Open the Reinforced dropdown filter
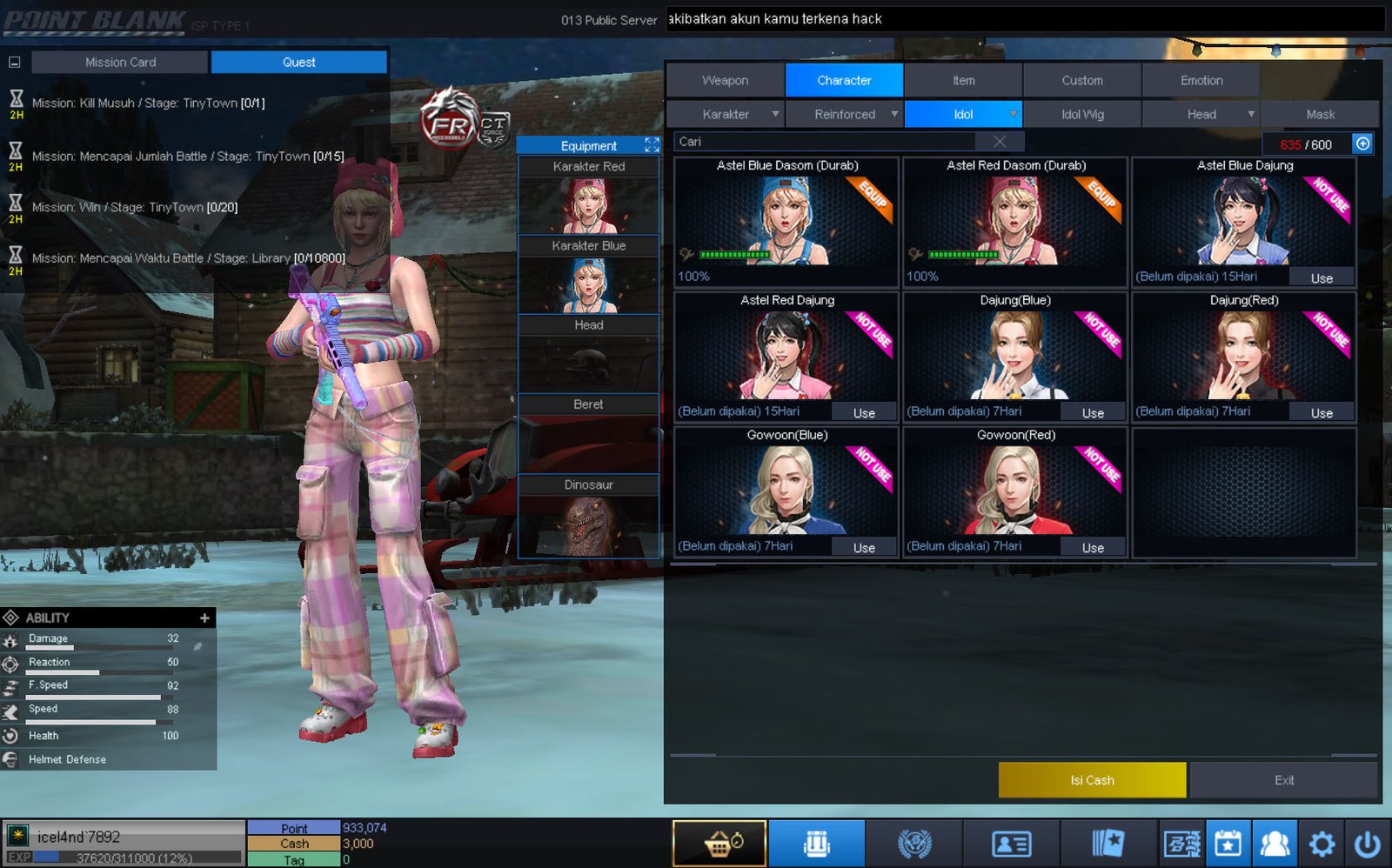The height and width of the screenshot is (868, 1392). click(x=845, y=114)
